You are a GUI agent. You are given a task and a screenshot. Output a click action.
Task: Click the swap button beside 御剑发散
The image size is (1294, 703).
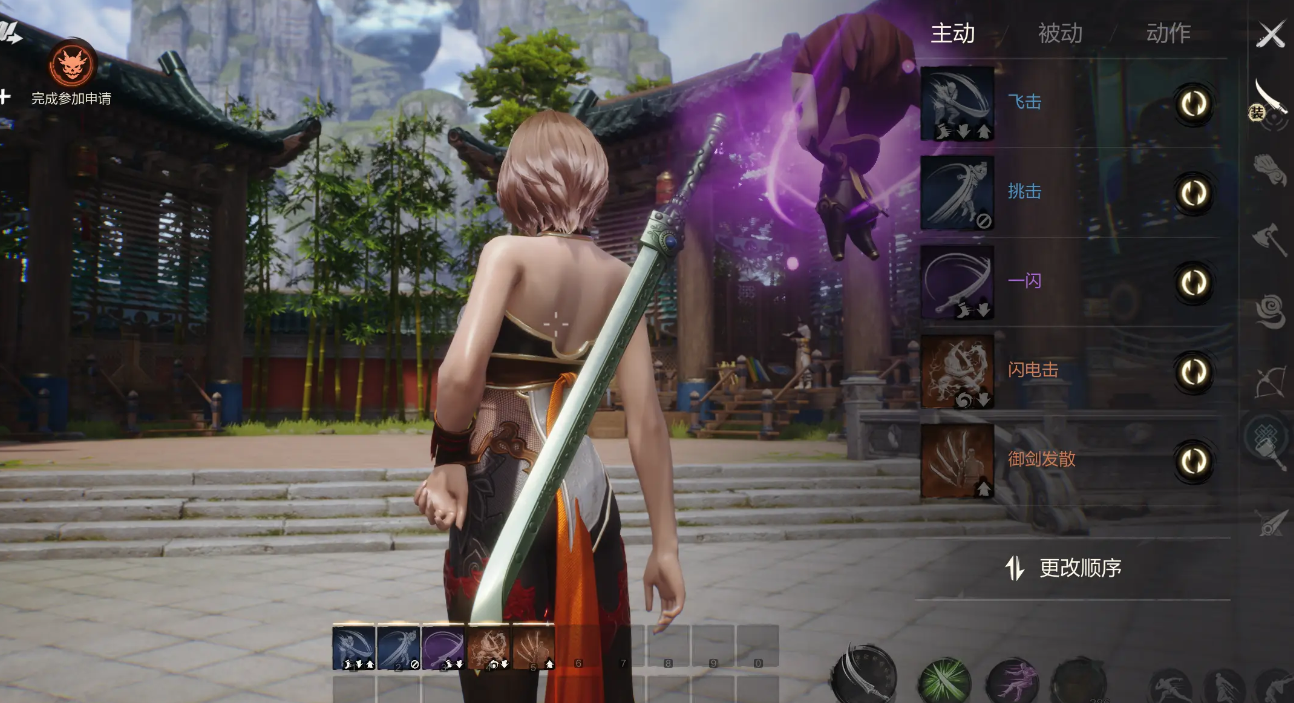point(1193,460)
